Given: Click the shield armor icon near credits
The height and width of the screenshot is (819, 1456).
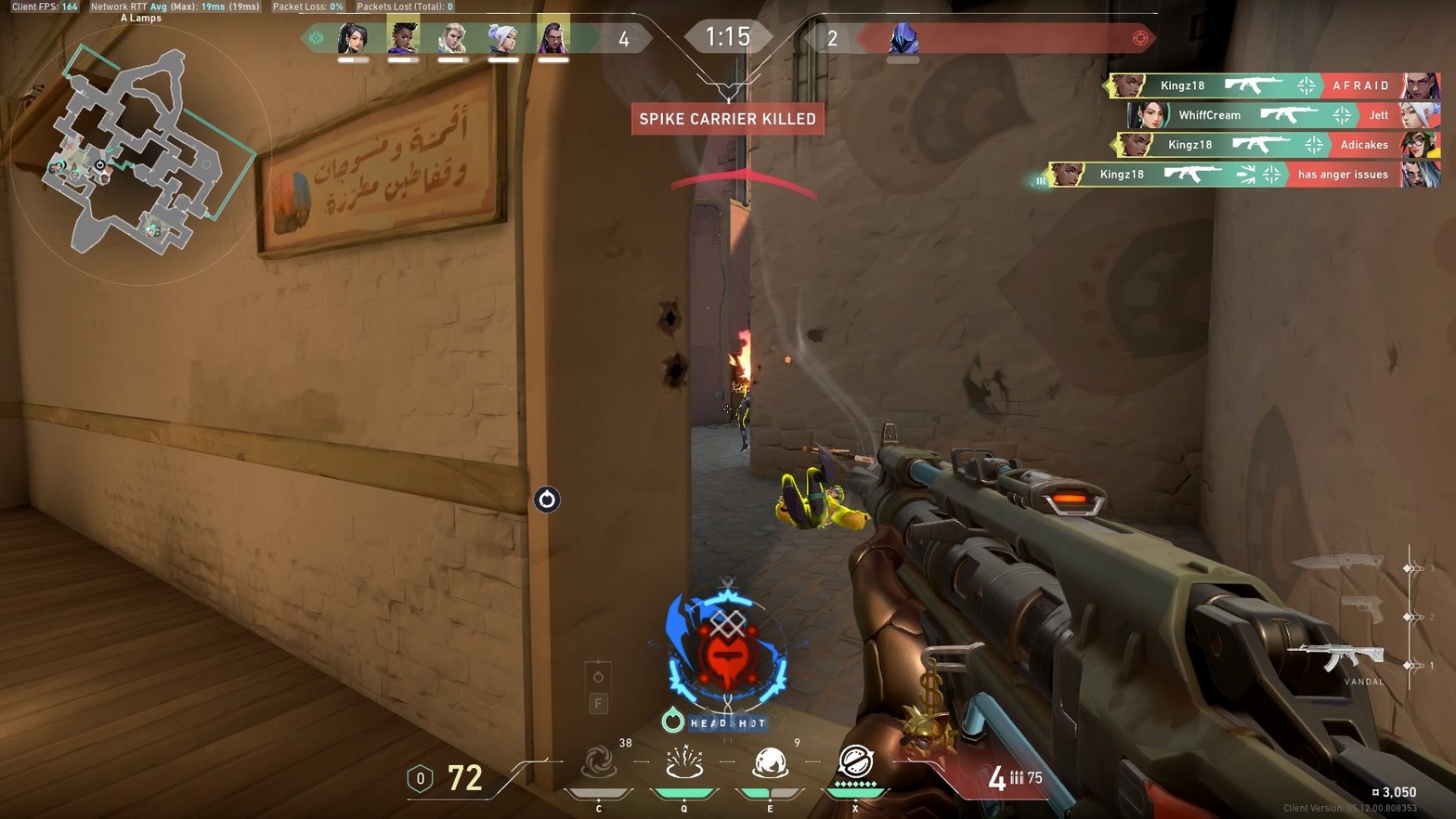Looking at the screenshot, I should point(420,779).
